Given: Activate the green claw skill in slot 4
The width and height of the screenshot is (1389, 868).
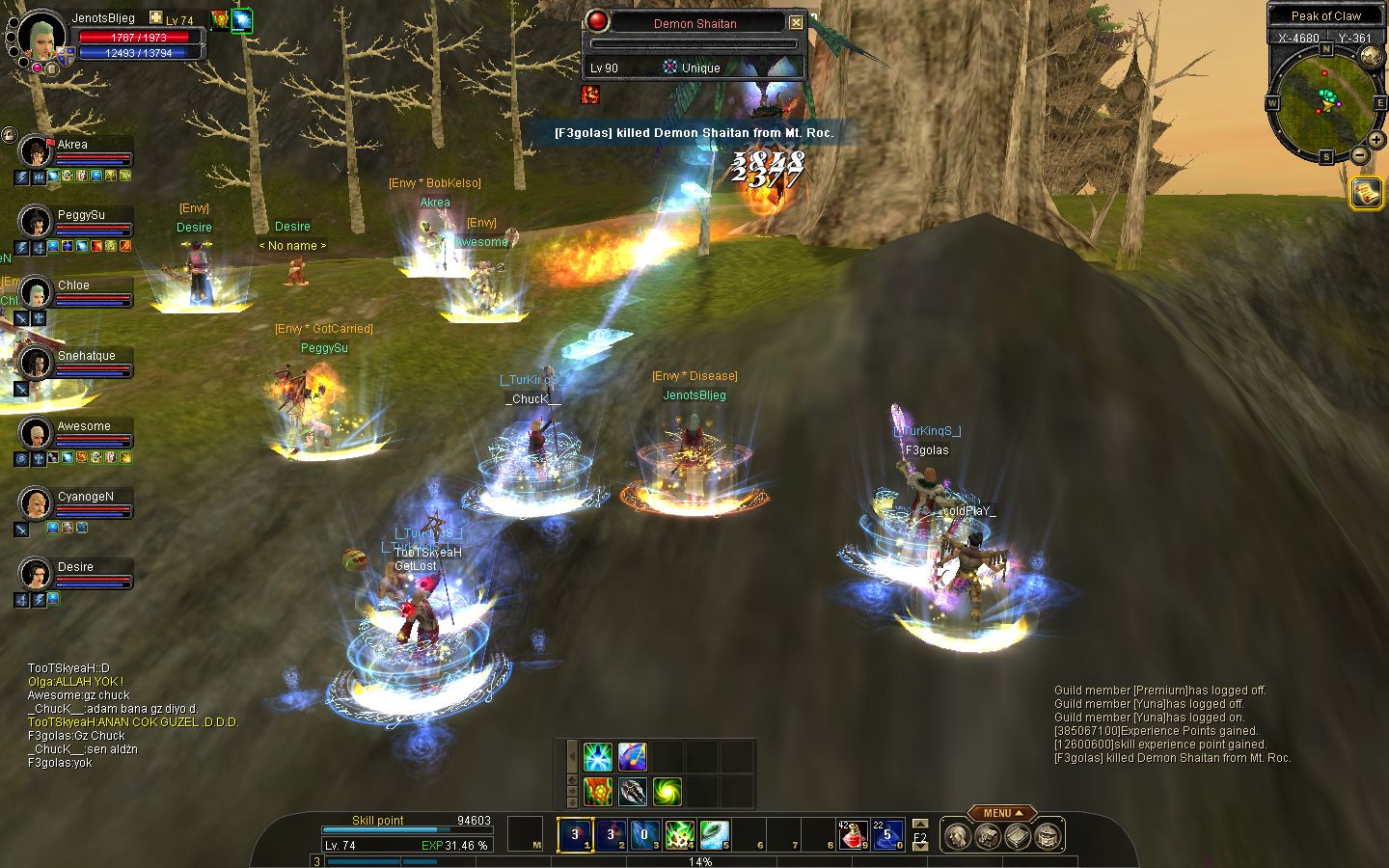Looking at the screenshot, I should tap(680, 834).
